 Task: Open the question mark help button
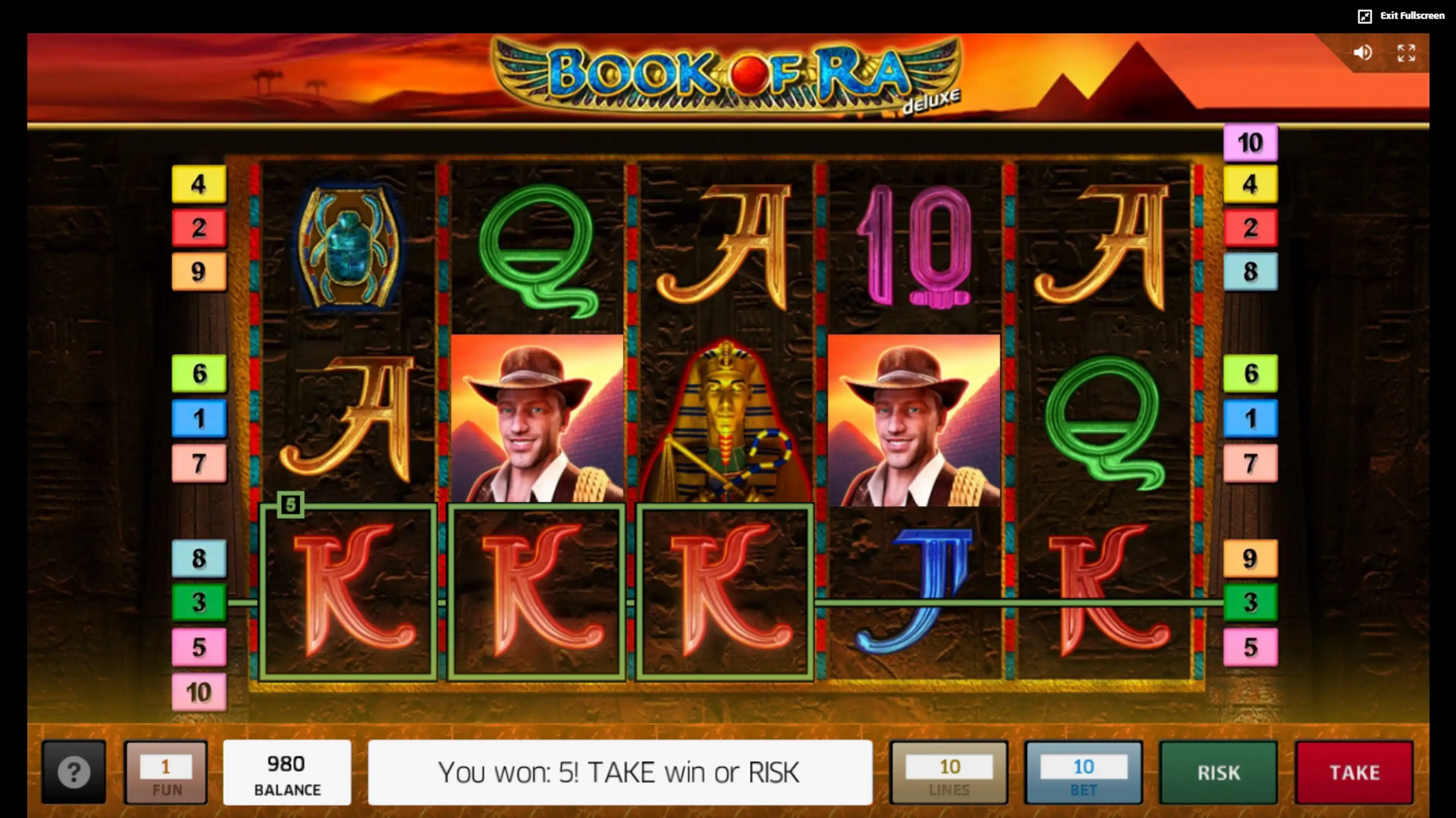point(74,772)
